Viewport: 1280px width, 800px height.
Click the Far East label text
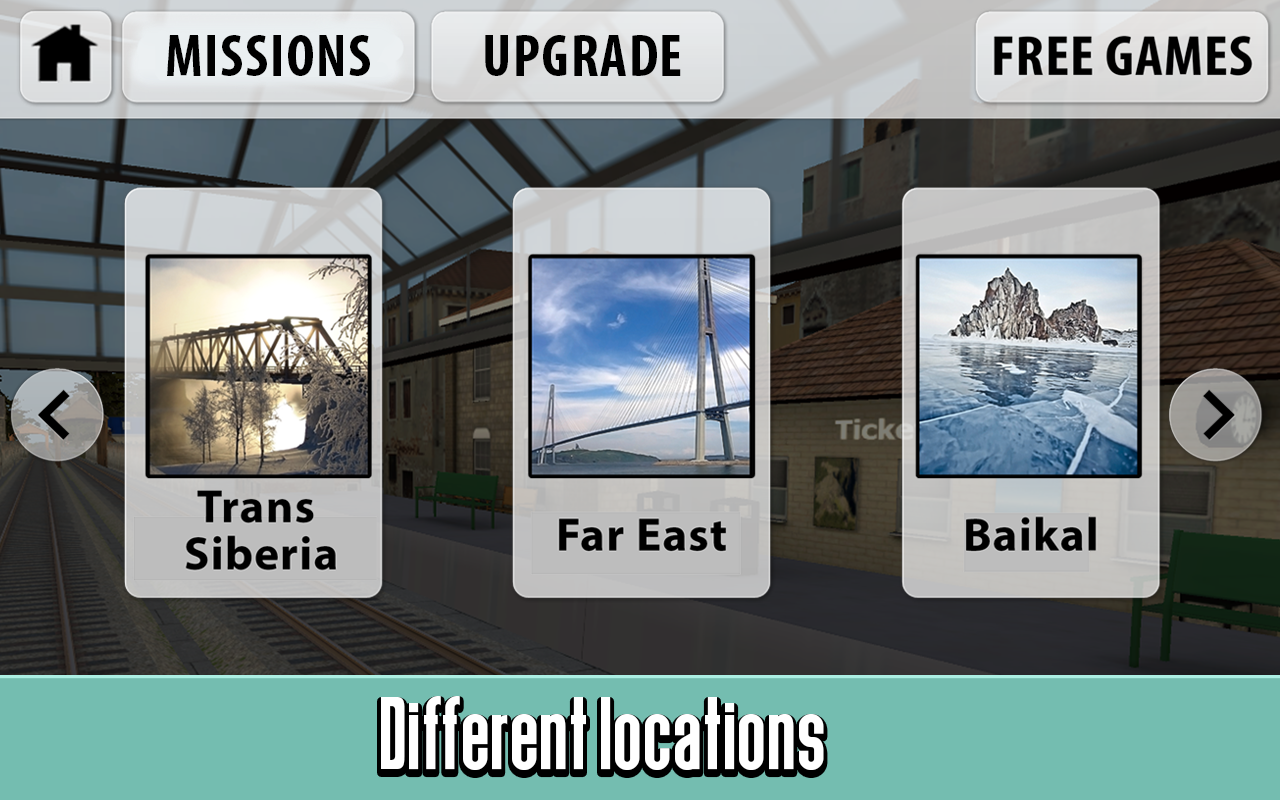coord(641,537)
